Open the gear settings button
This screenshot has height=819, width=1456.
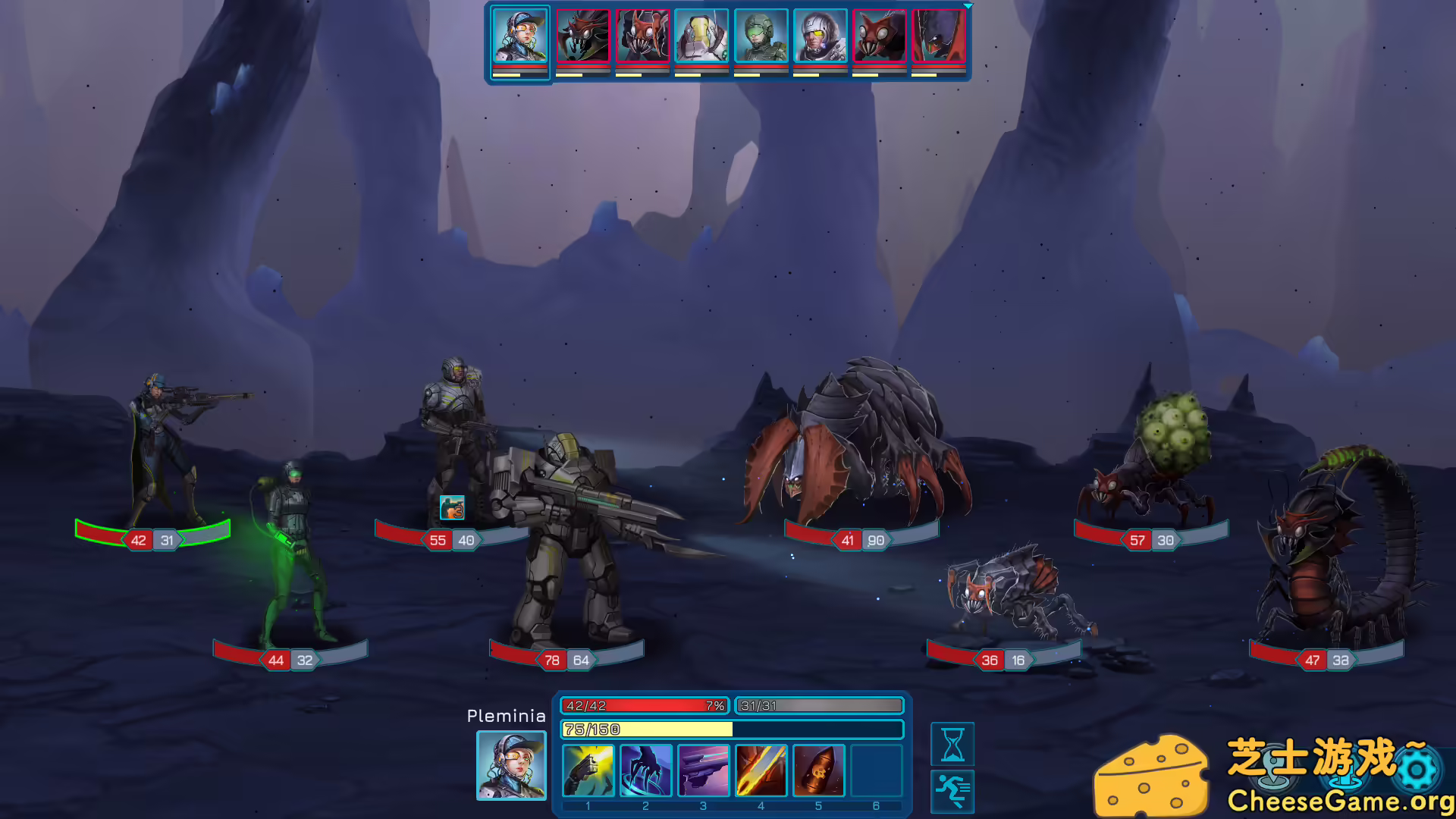[x=1417, y=770]
